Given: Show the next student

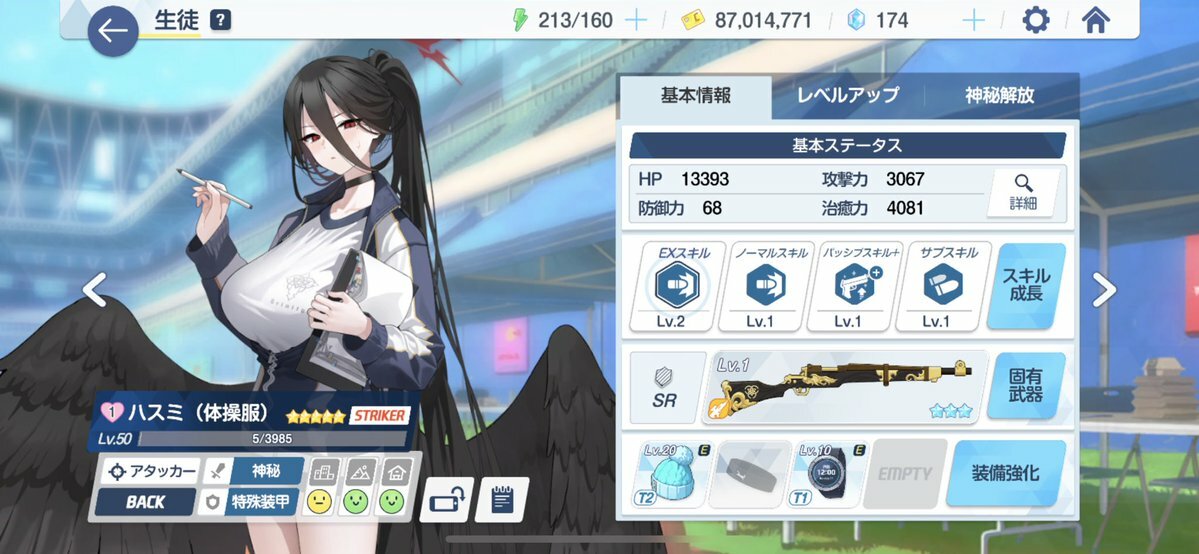Looking at the screenshot, I should [1103, 291].
